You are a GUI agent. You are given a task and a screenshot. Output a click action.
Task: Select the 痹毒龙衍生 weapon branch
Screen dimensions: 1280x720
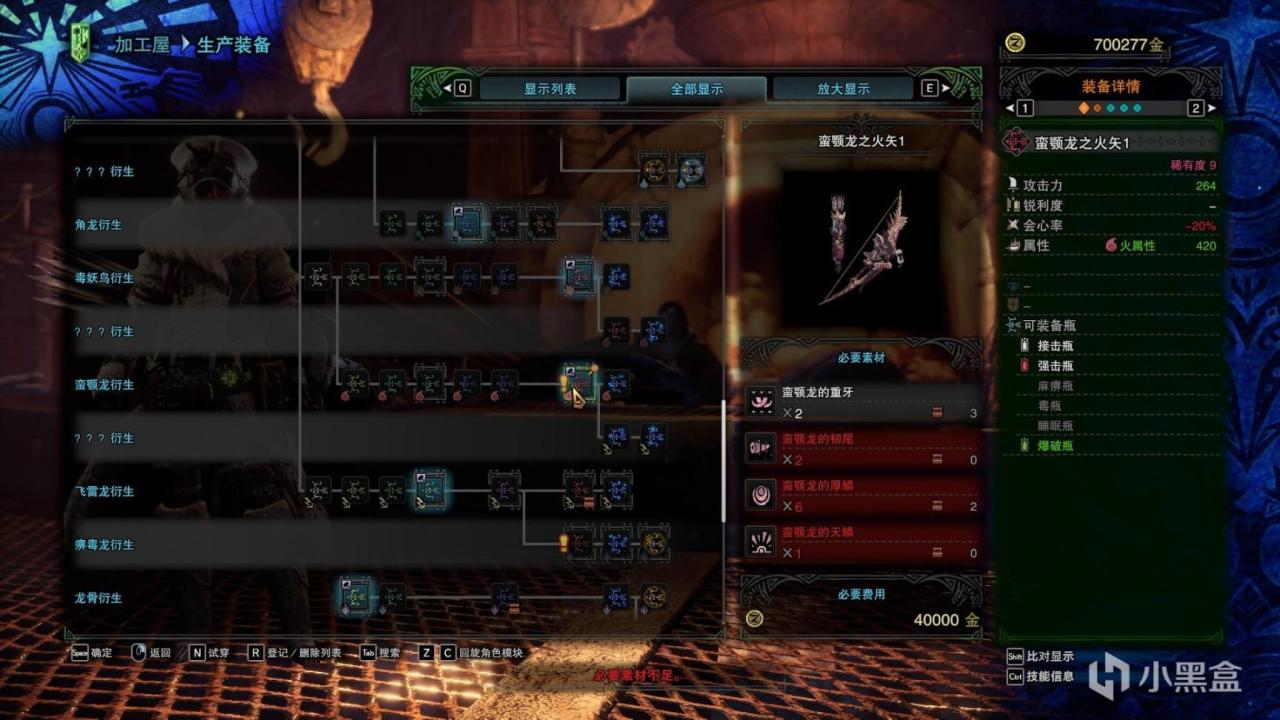point(103,545)
